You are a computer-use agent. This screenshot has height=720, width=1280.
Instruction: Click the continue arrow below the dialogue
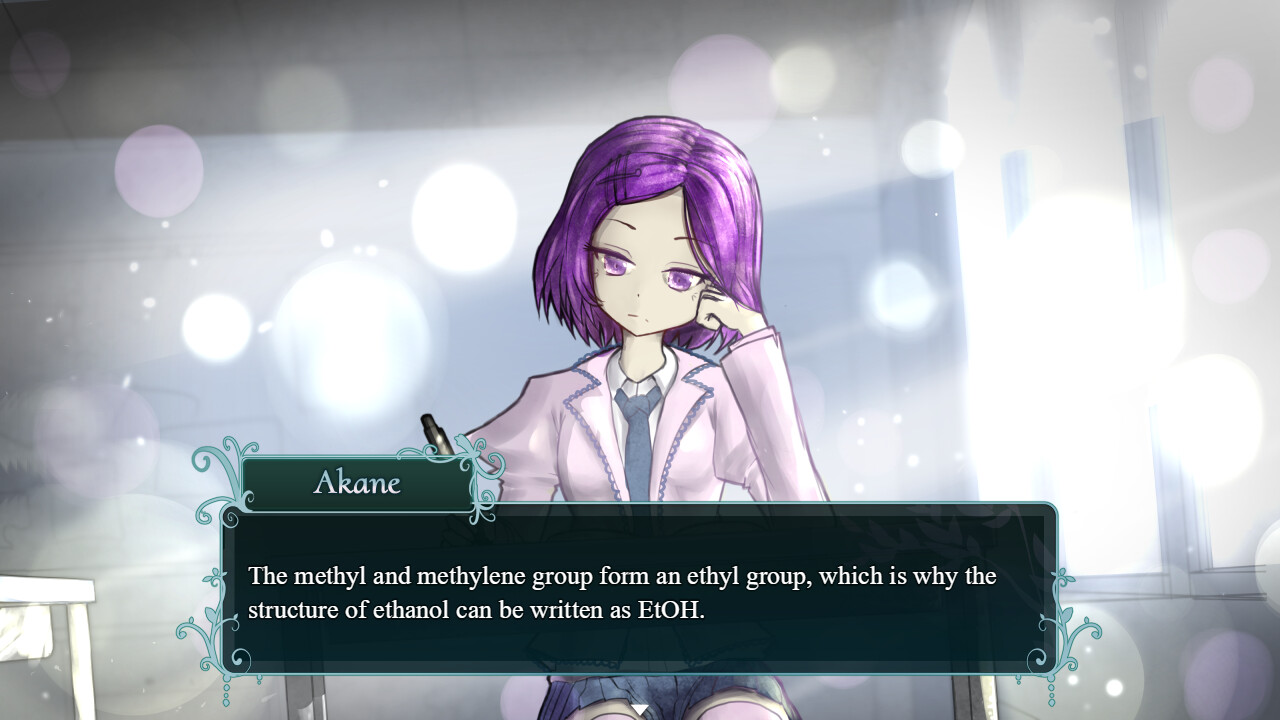[639, 706]
